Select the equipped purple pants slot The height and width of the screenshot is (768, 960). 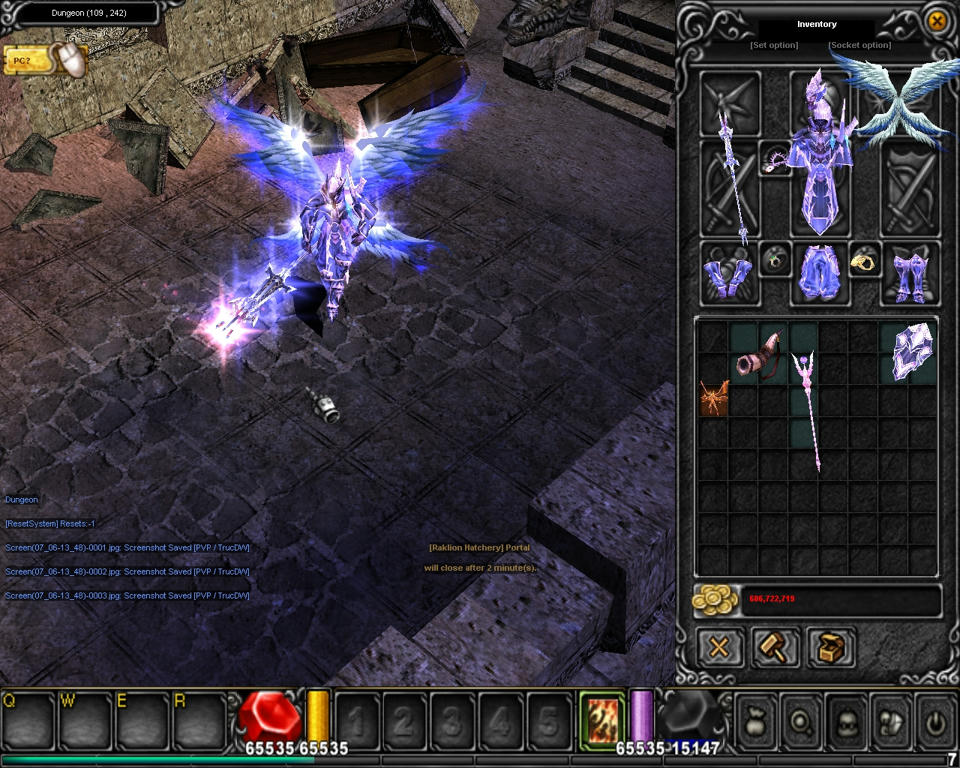point(818,274)
